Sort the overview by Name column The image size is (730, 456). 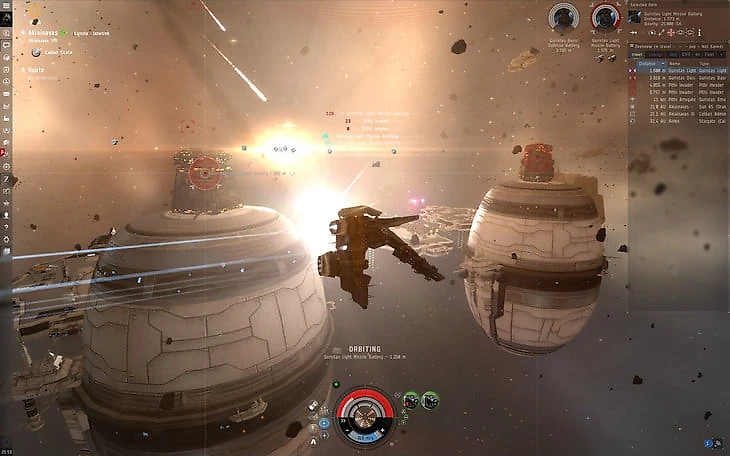(675, 62)
